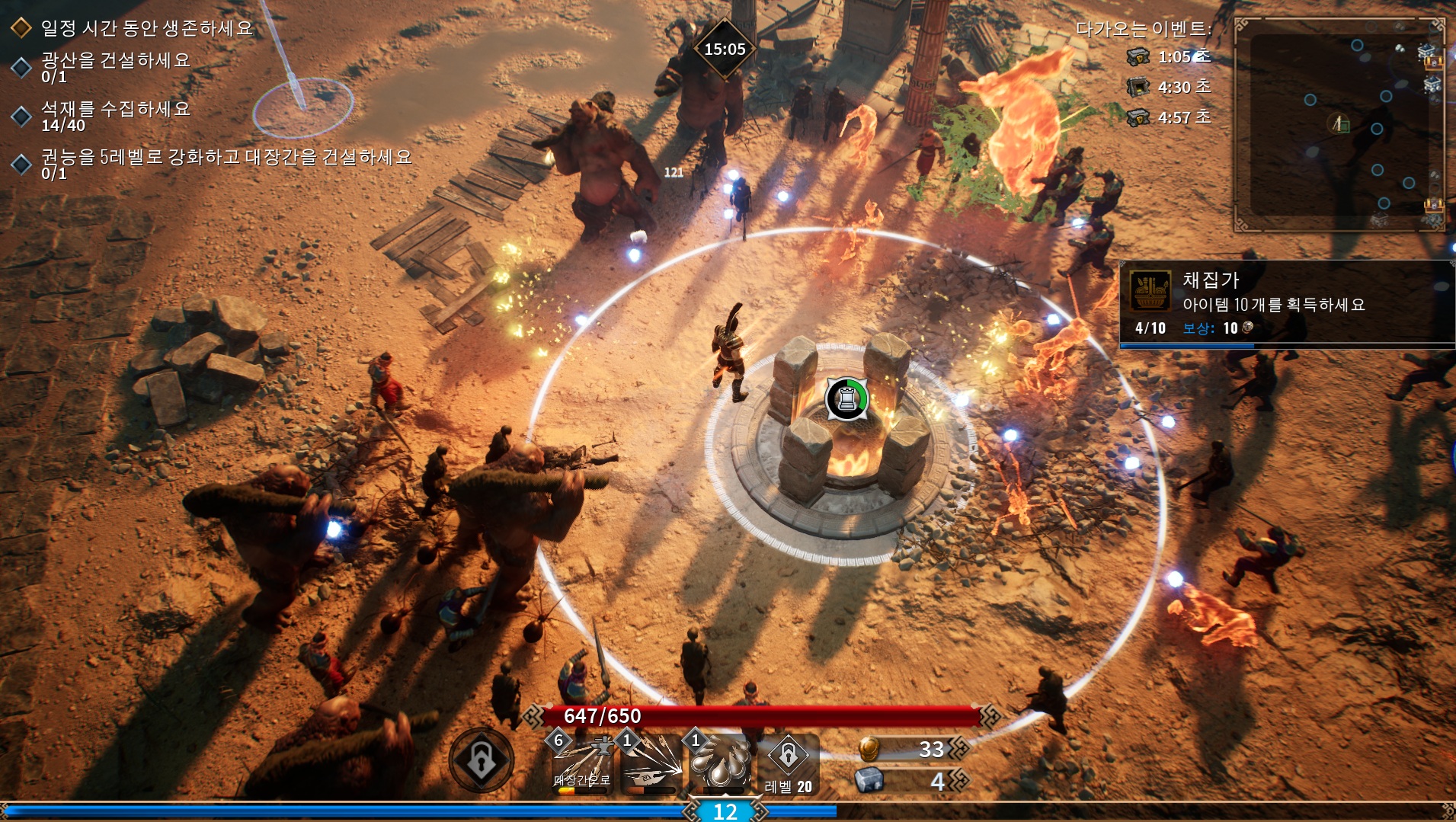Select the level 6 arrow volley ability
This screenshot has width=1456, height=822.
pyautogui.click(x=583, y=764)
